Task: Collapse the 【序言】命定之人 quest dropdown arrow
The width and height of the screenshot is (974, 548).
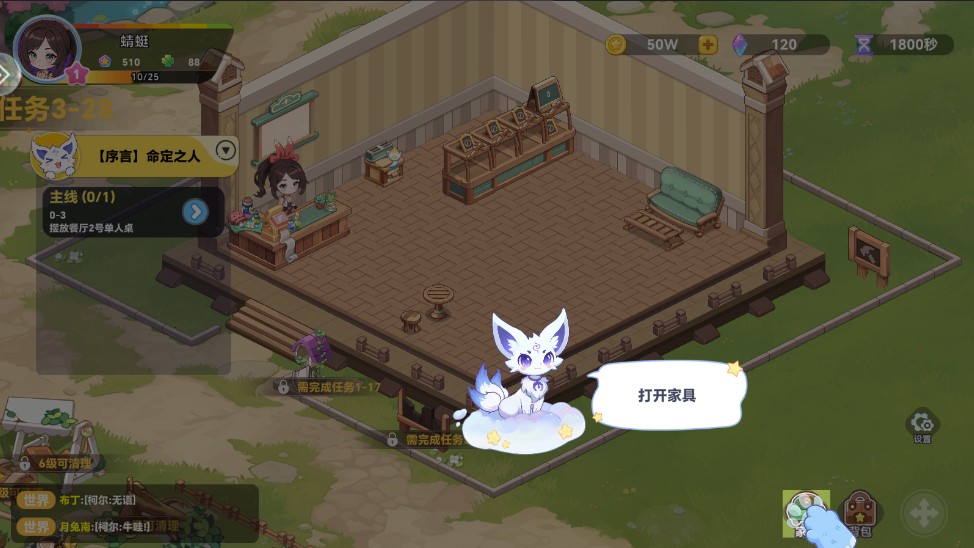Action: point(226,151)
